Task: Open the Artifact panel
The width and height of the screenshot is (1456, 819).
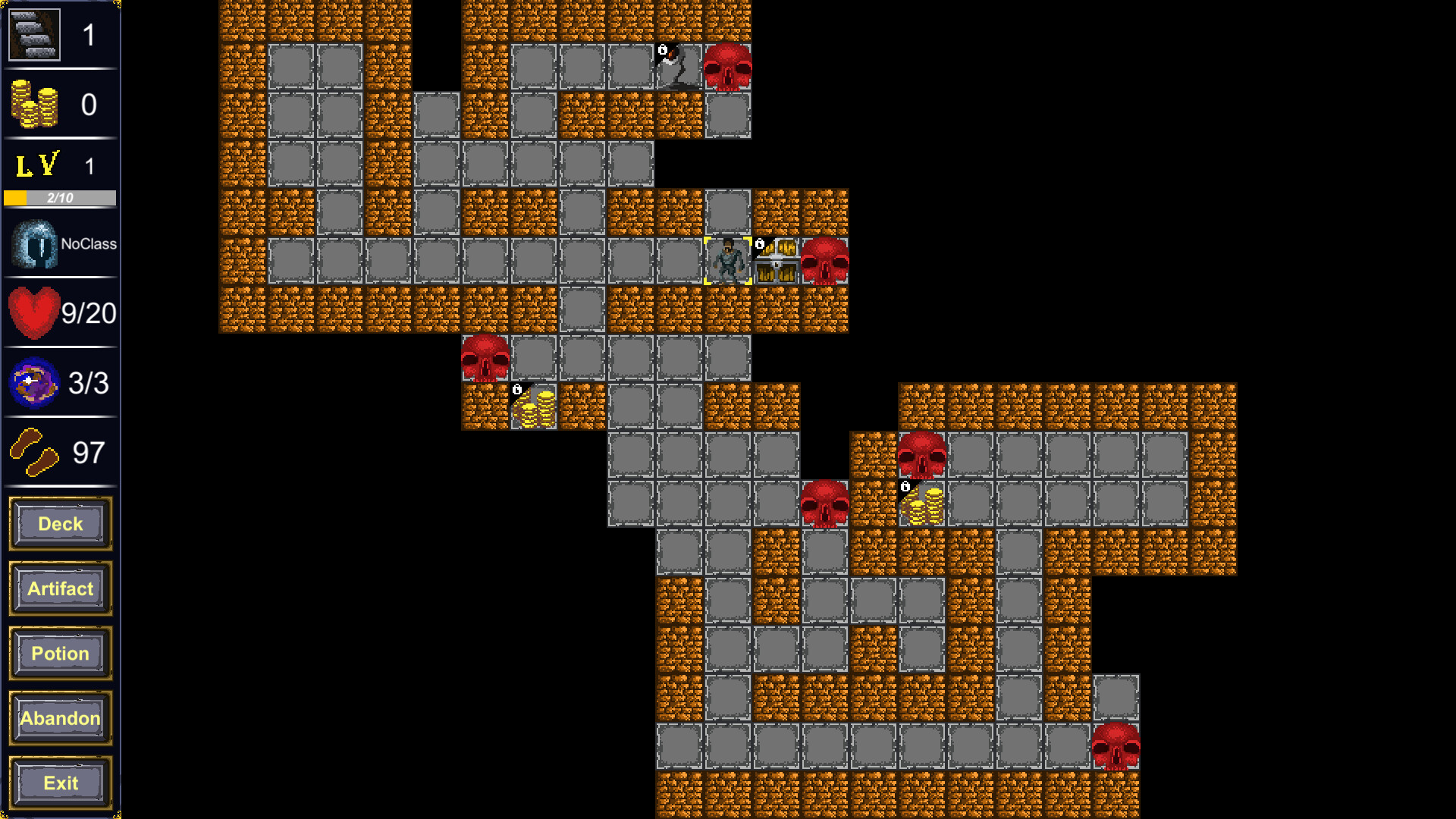Action: click(59, 588)
